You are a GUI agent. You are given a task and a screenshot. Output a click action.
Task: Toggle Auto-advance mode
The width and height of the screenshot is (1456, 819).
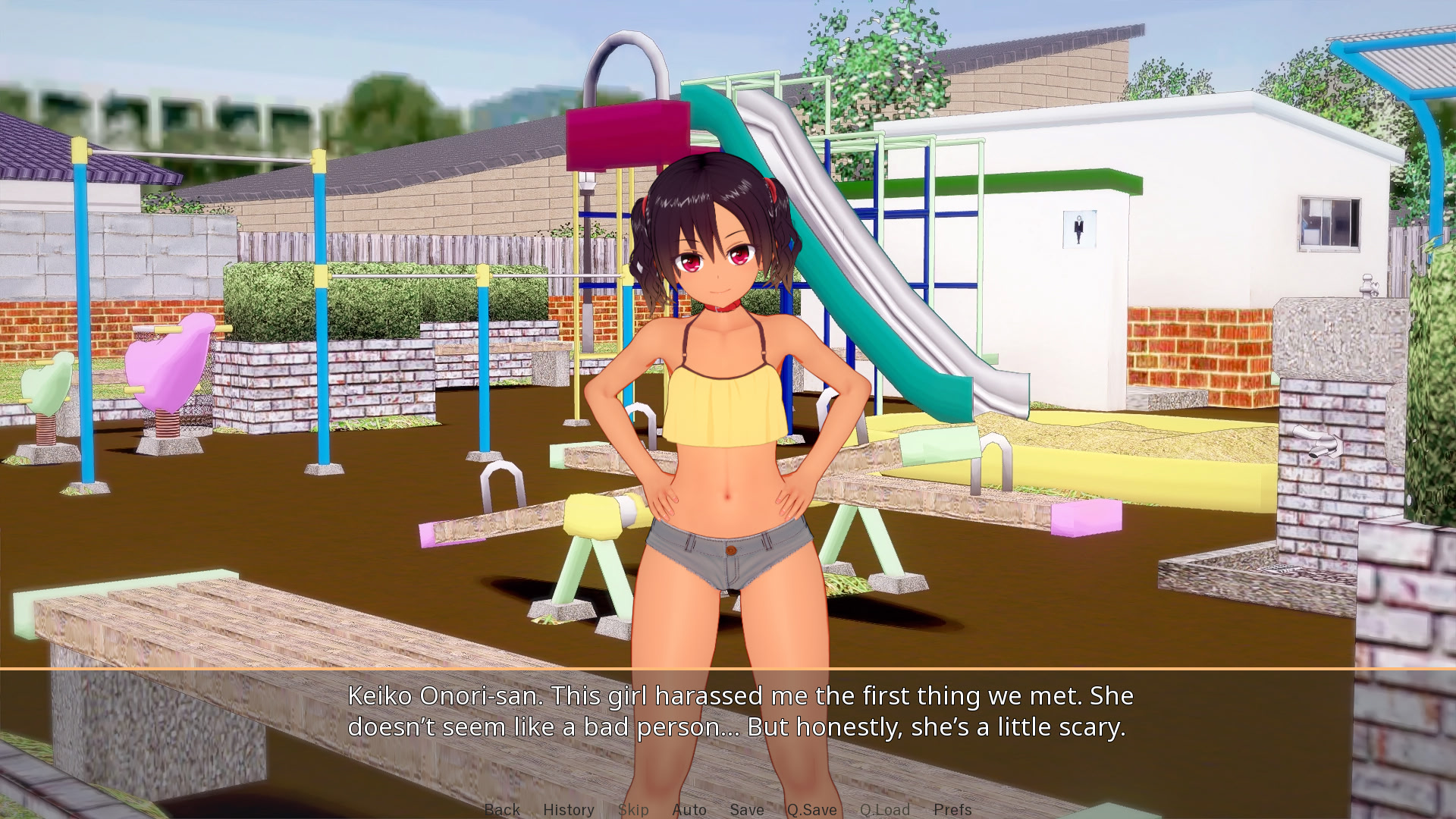(689, 809)
